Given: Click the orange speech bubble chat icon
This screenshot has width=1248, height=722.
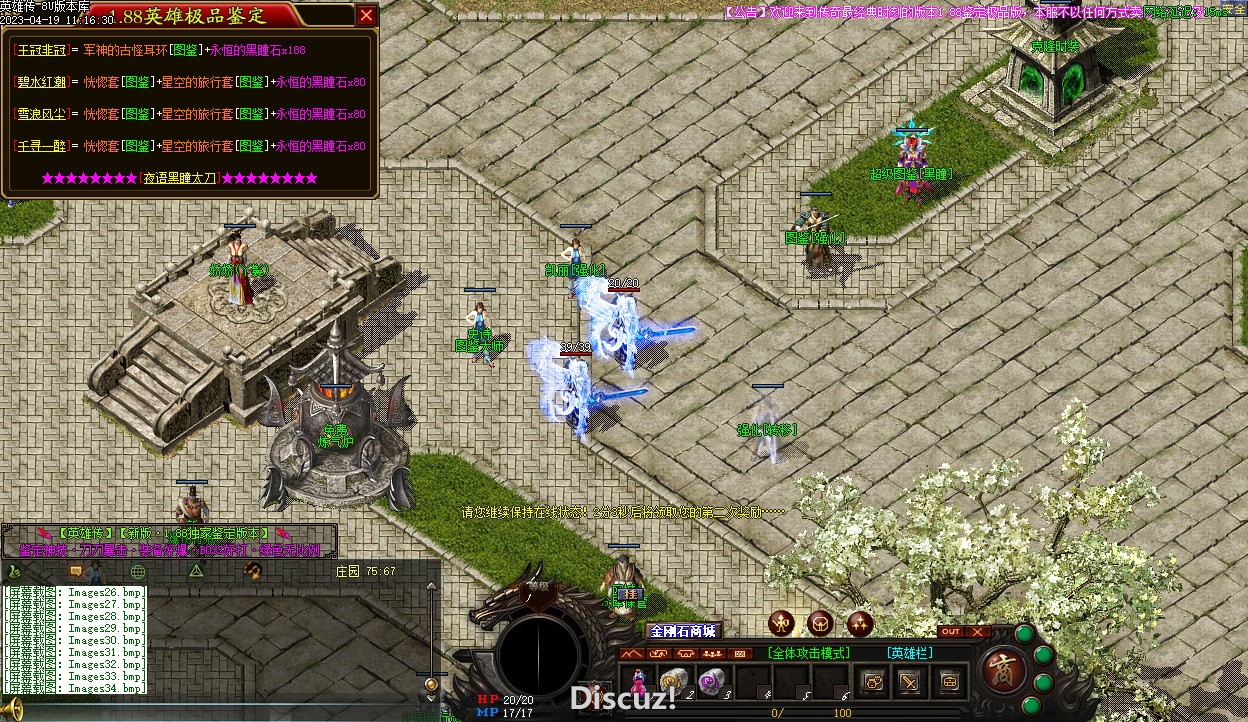Looking at the screenshot, I should (75, 572).
